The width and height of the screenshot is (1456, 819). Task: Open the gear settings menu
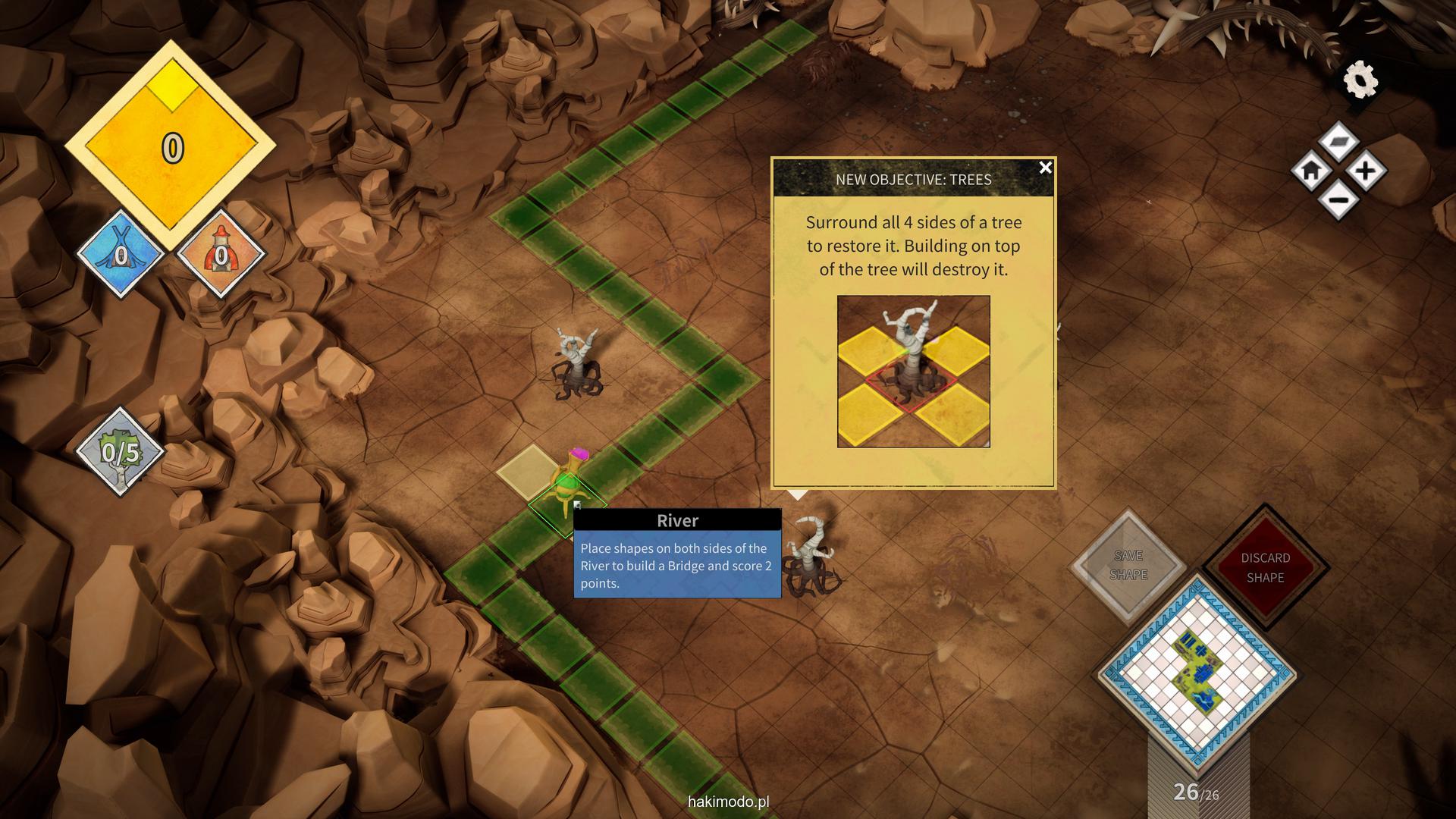1360,80
